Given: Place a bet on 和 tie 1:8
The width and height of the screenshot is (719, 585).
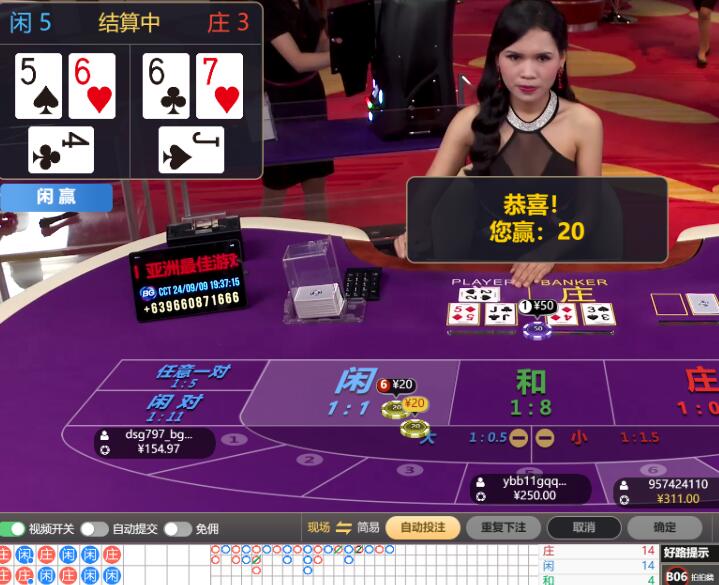Looking at the screenshot, I should click(x=530, y=392).
